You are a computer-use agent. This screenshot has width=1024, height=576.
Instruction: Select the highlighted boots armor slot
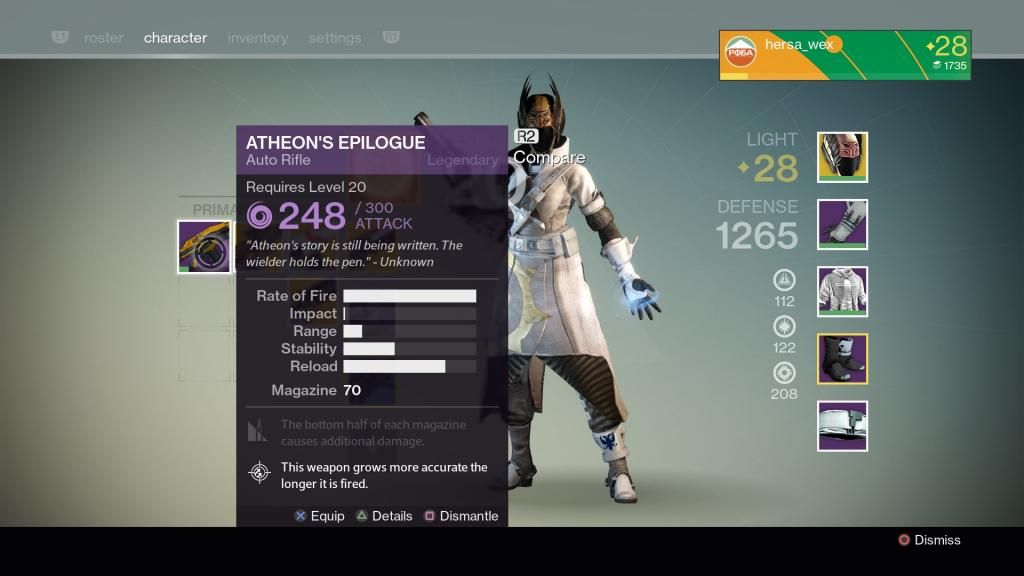(842, 359)
